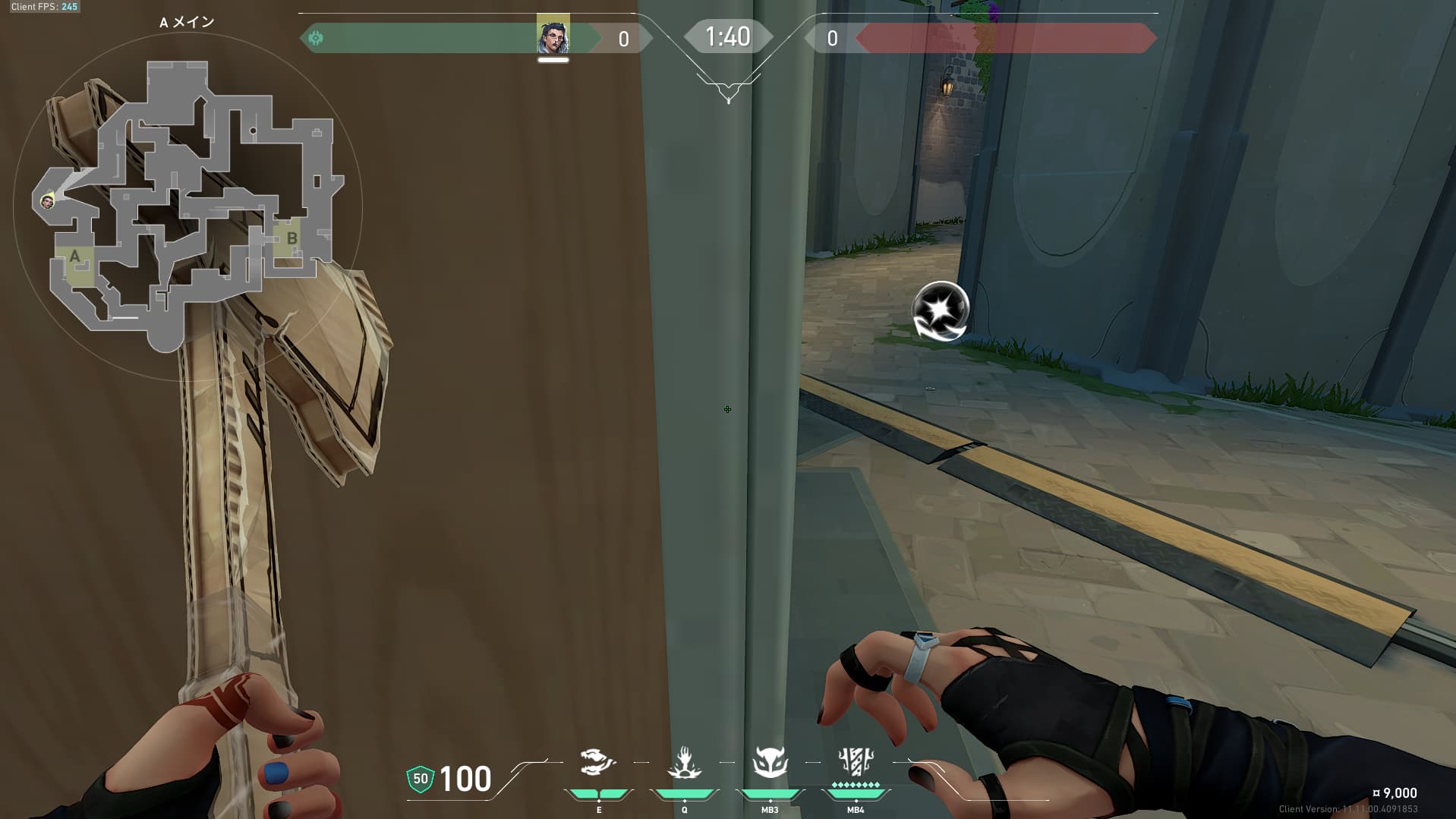Select the player marker on the minimap
The width and height of the screenshot is (1456, 819).
pos(47,201)
